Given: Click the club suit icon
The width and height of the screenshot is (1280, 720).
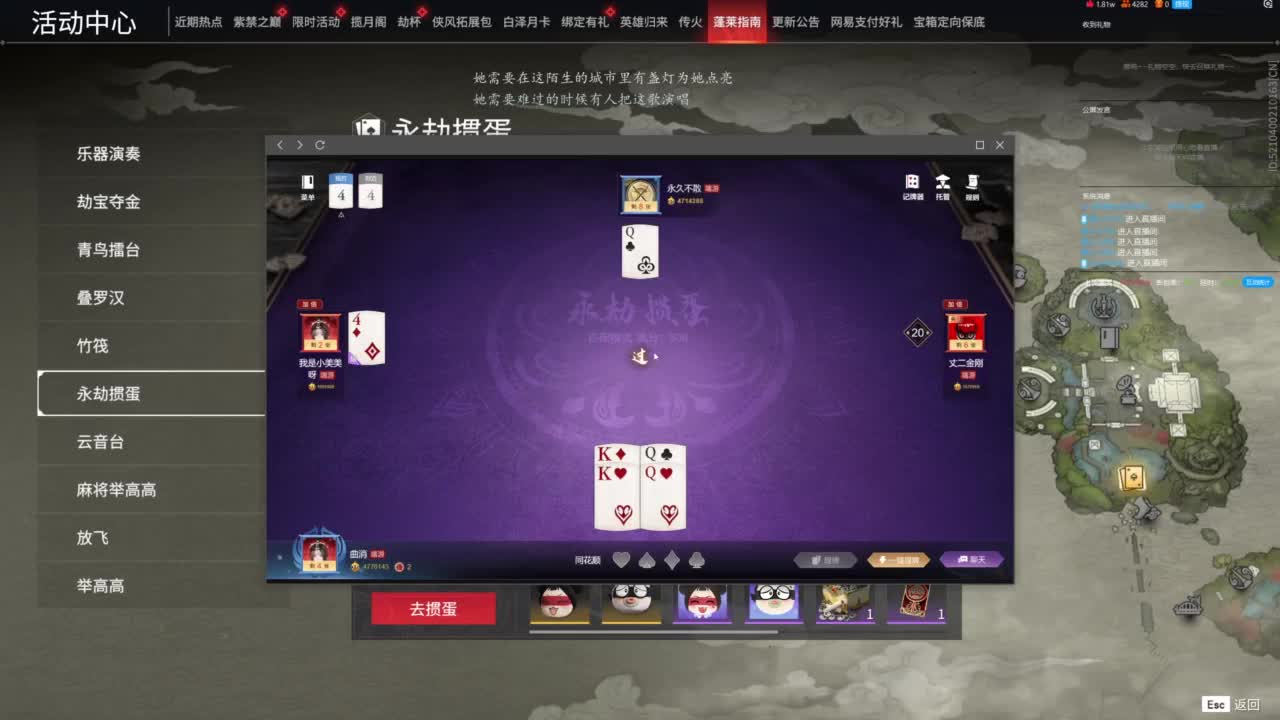Looking at the screenshot, I should pos(696,560).
